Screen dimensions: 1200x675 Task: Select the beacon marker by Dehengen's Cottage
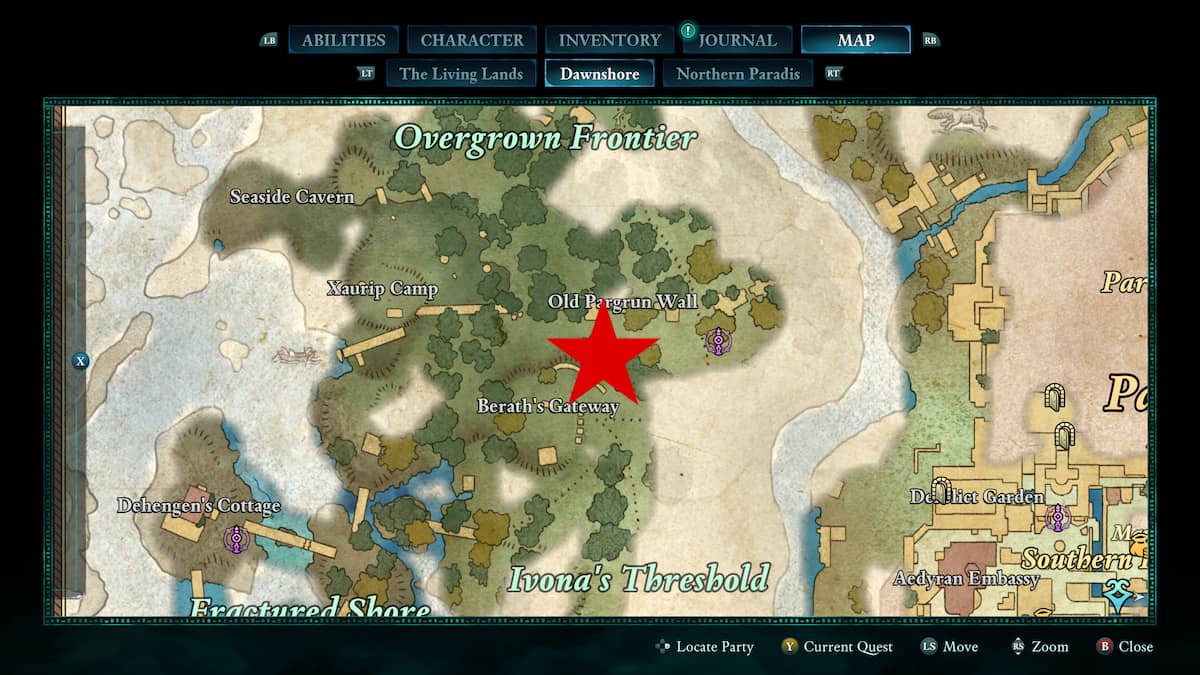tap(236, 540)
